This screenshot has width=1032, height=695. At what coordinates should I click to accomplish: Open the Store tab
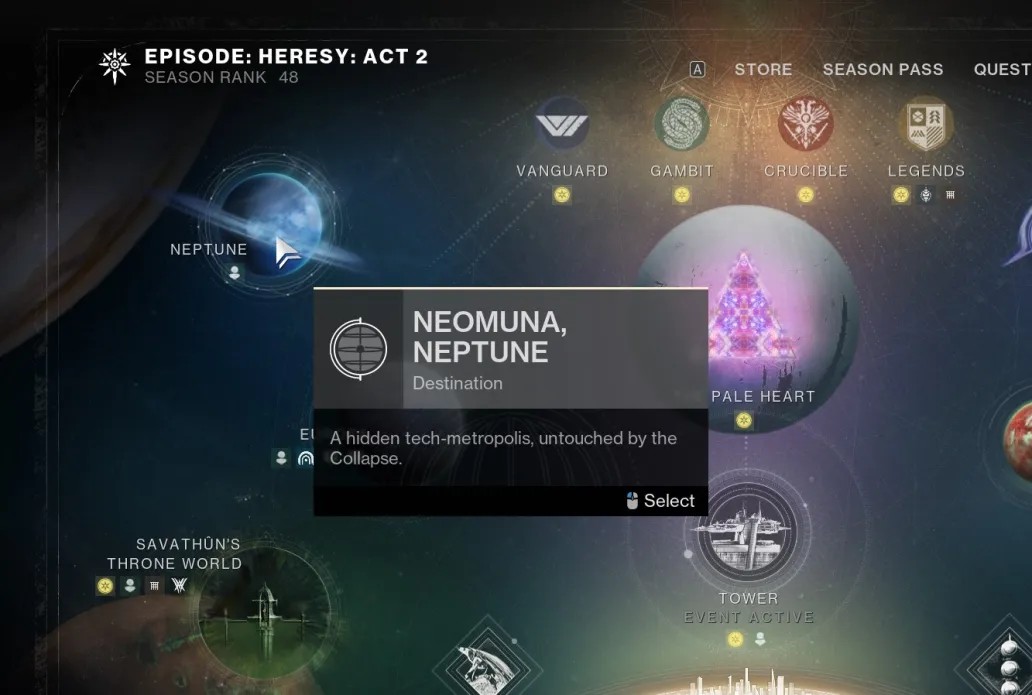point(763,69)
